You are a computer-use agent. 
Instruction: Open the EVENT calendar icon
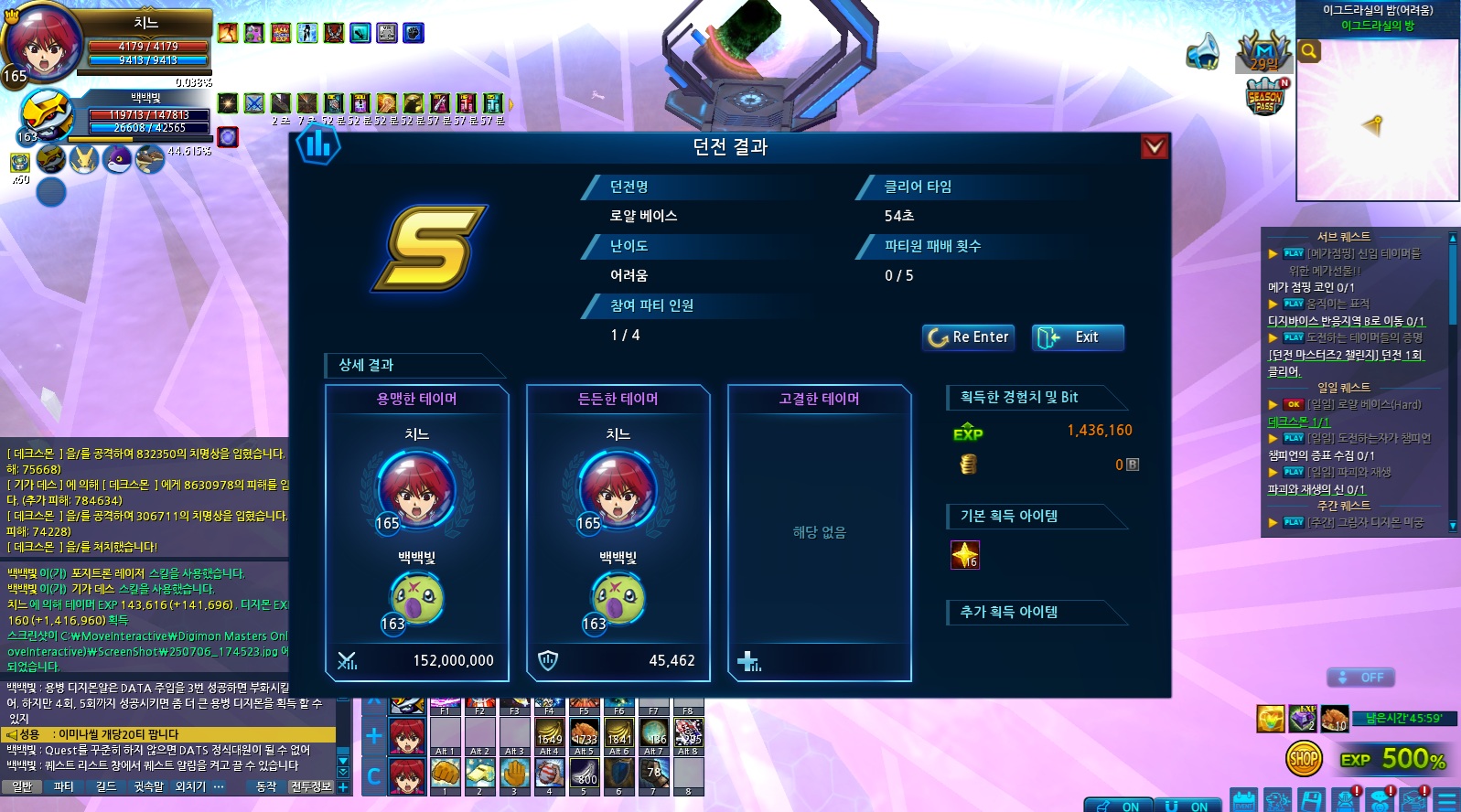click(1243, 801)
